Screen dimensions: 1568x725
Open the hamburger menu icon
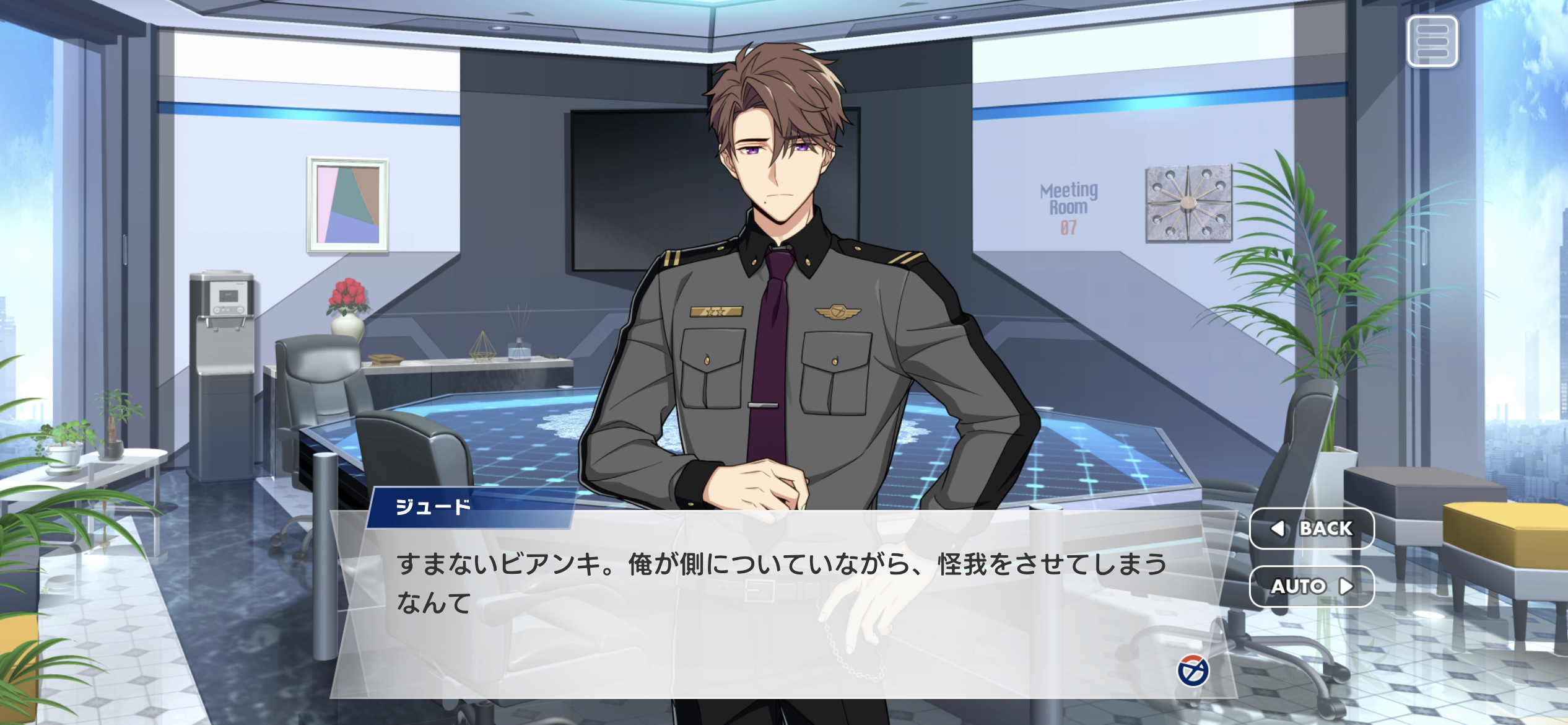click(x=1432, y=42)
